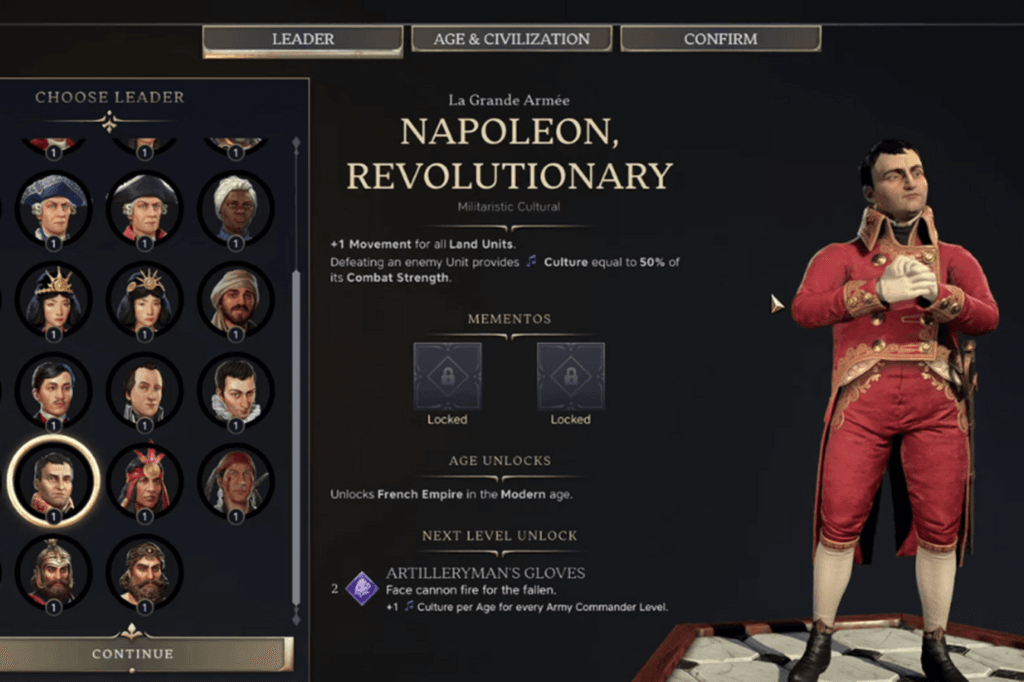The image size is (1024, 682).
Task: Choose the bearded leader with a jeweled headband
Action: 145,572
